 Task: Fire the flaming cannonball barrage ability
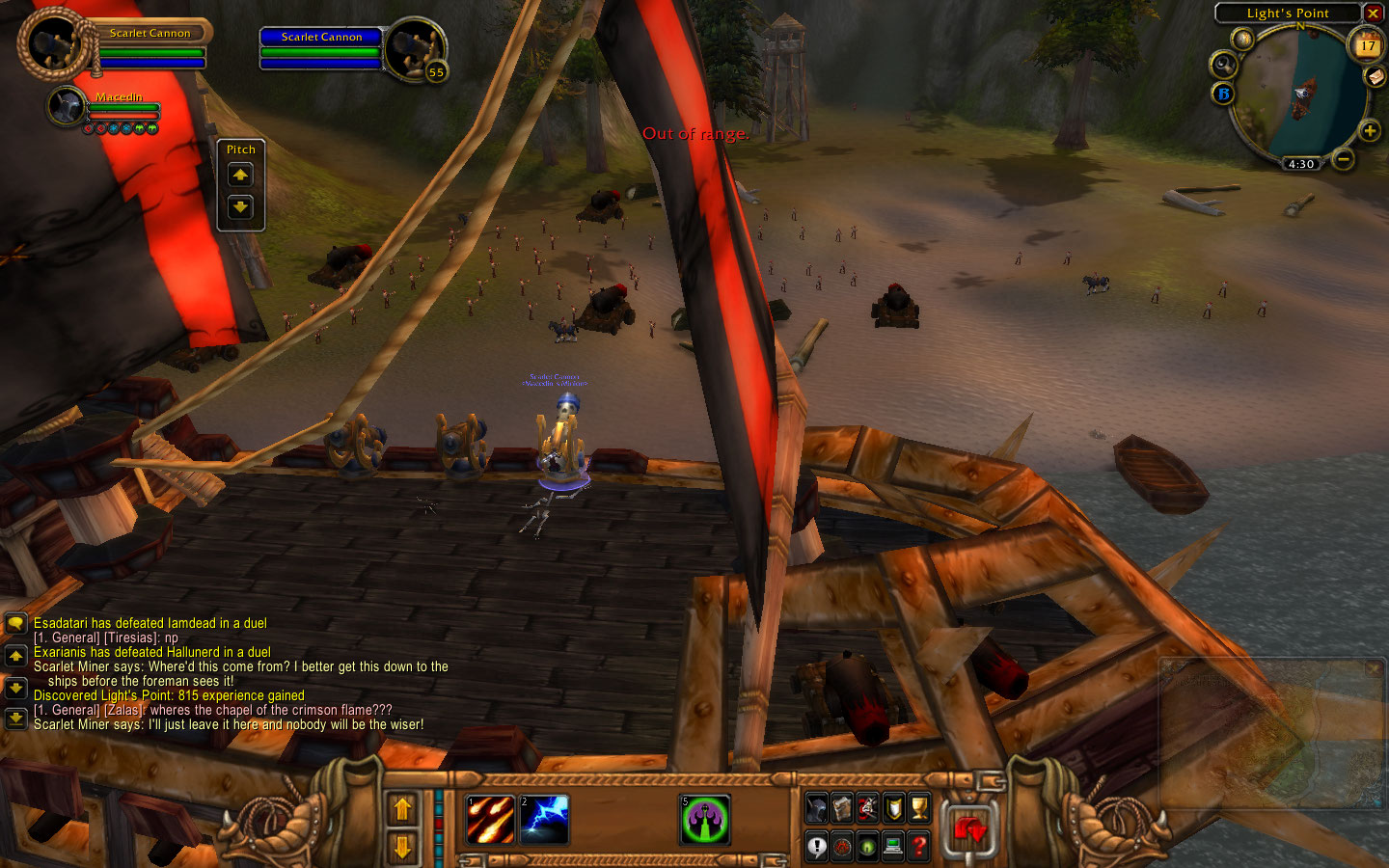(x=491, y=820)
